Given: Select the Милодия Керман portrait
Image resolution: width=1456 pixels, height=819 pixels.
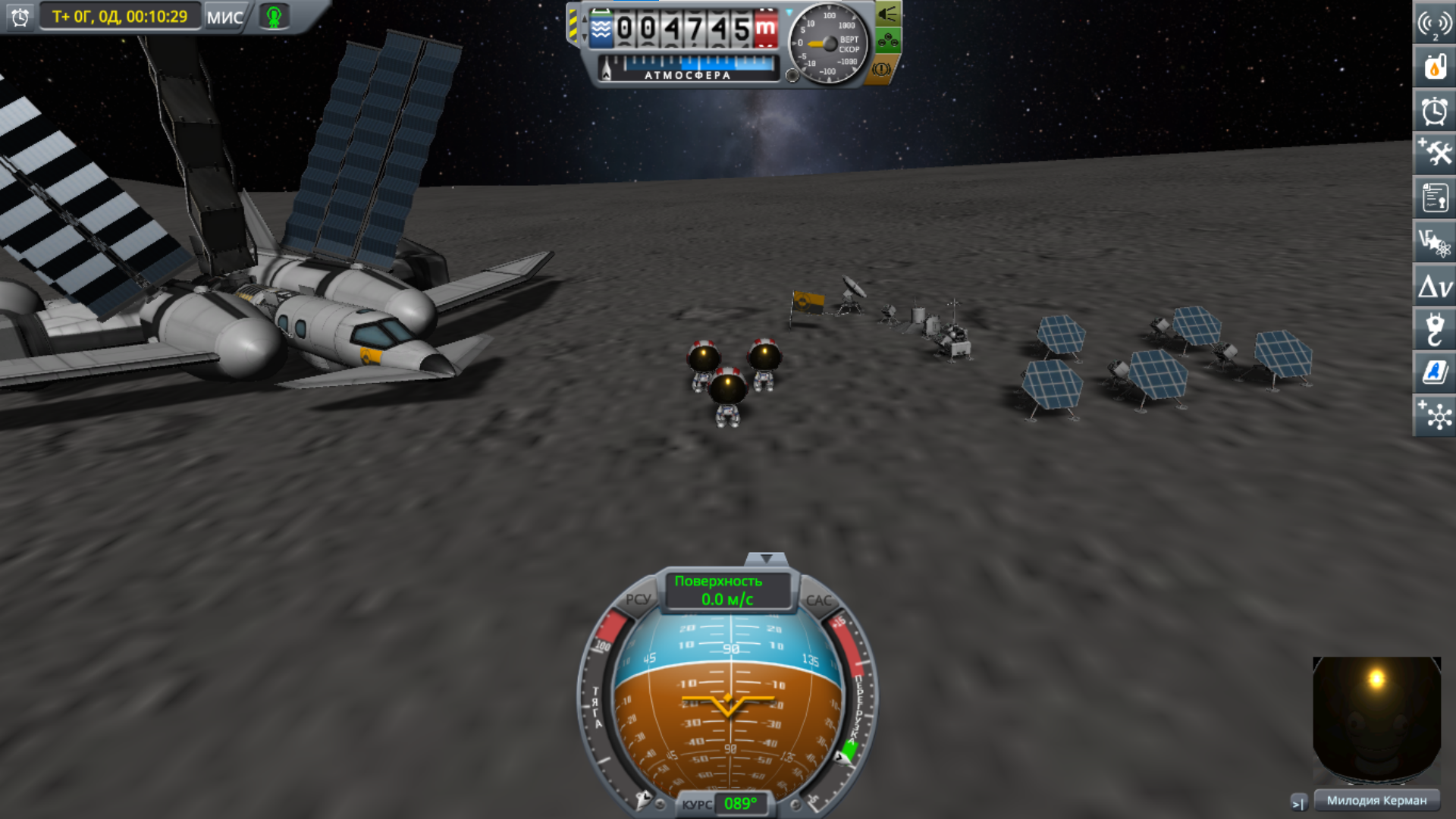Looking at the screenshot, I should tap(1376, 720).
